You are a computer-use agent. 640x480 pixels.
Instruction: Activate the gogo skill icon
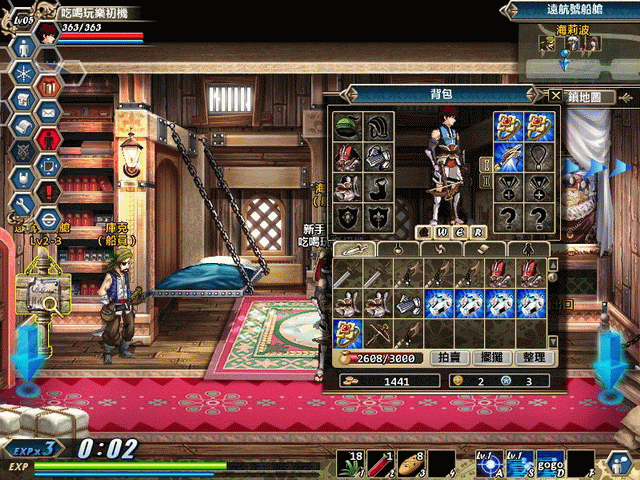pos(549,464)
